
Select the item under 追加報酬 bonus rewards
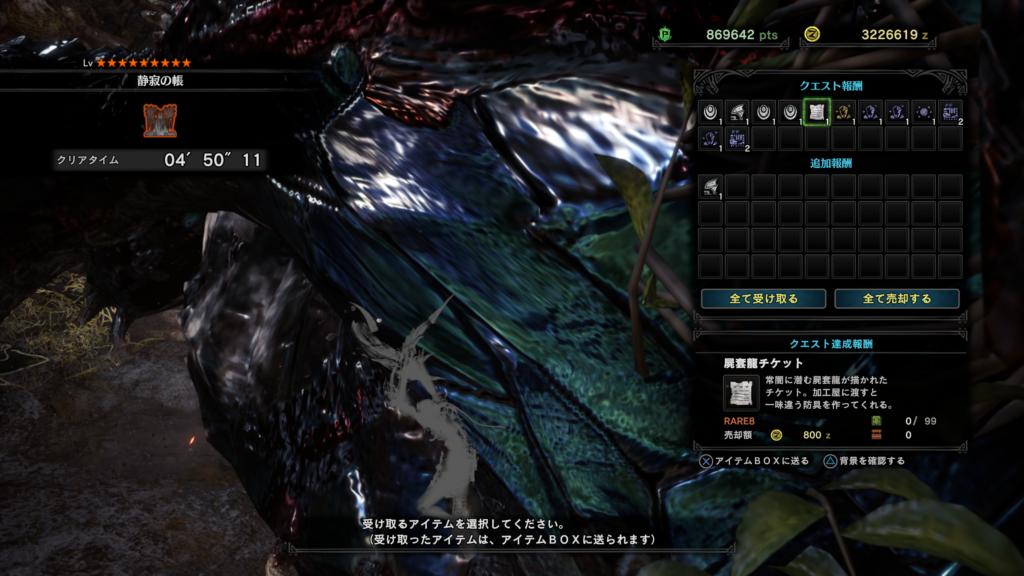click(710, 186)
